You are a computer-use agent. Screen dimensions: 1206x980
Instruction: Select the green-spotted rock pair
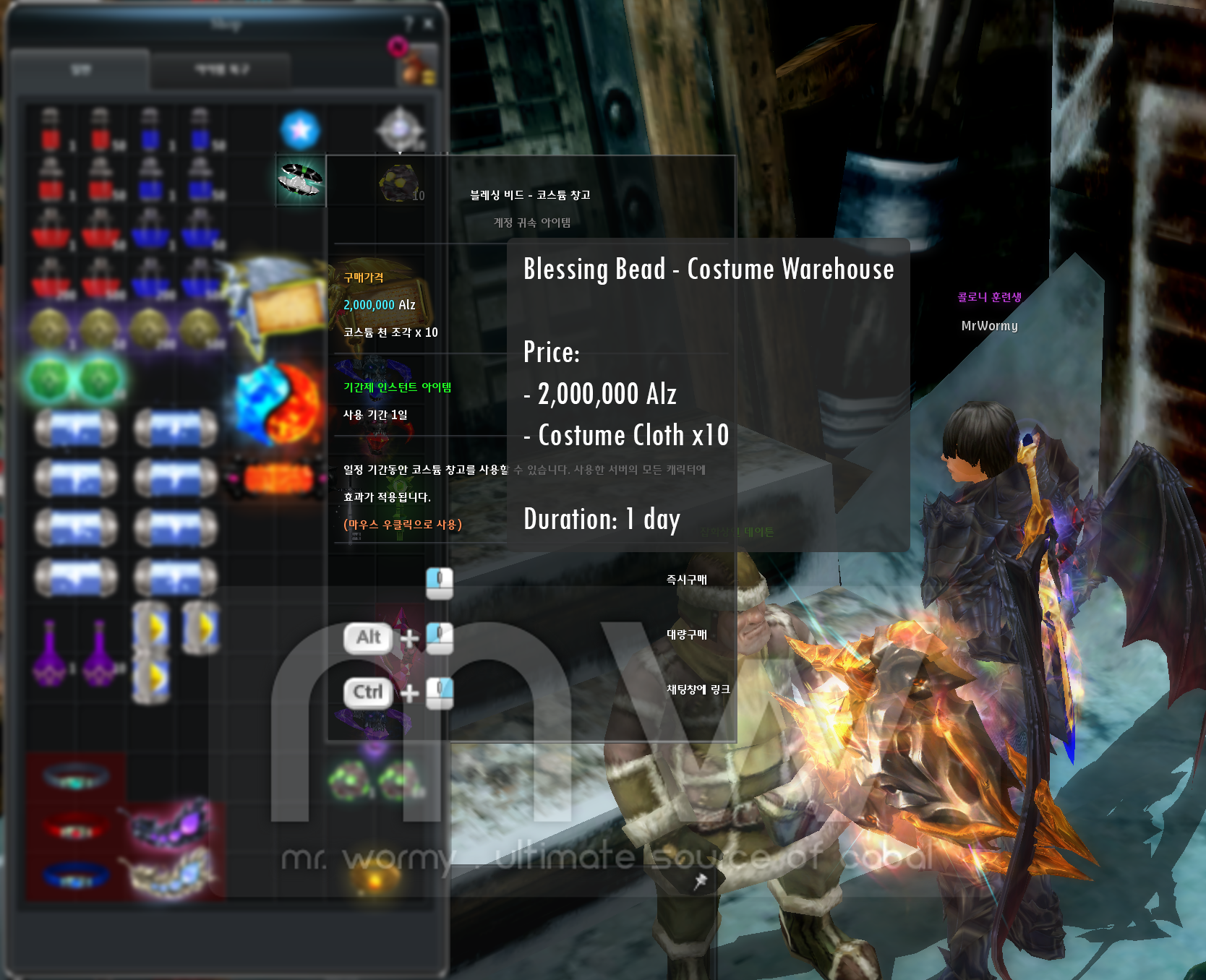pyautogui.click(x=375, y=781)
